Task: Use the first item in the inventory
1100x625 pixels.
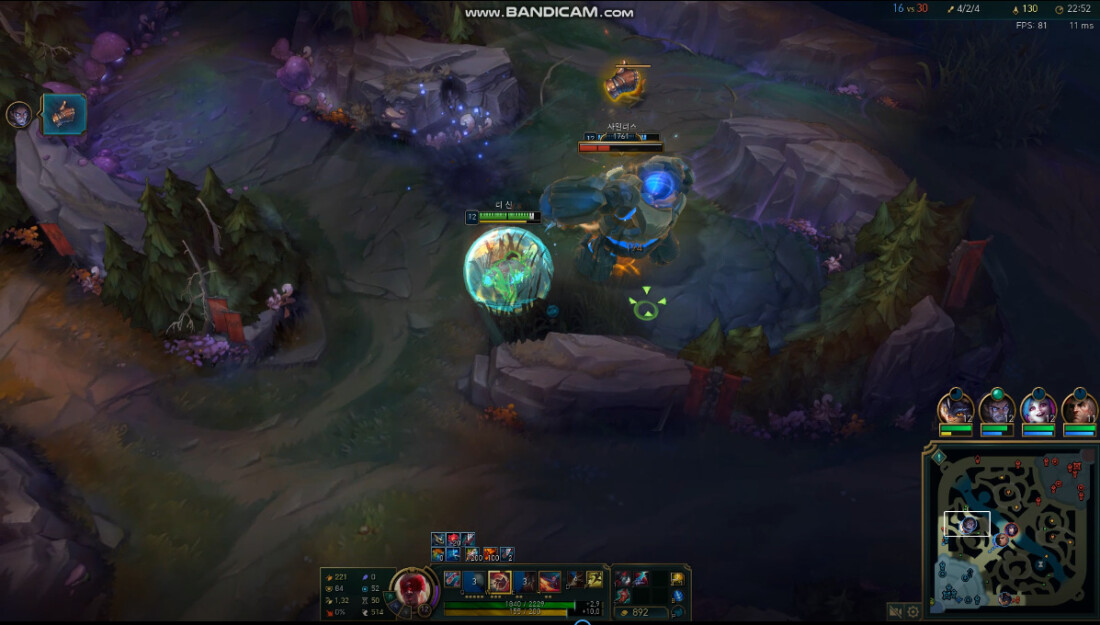Action: (x=622, y=579)
